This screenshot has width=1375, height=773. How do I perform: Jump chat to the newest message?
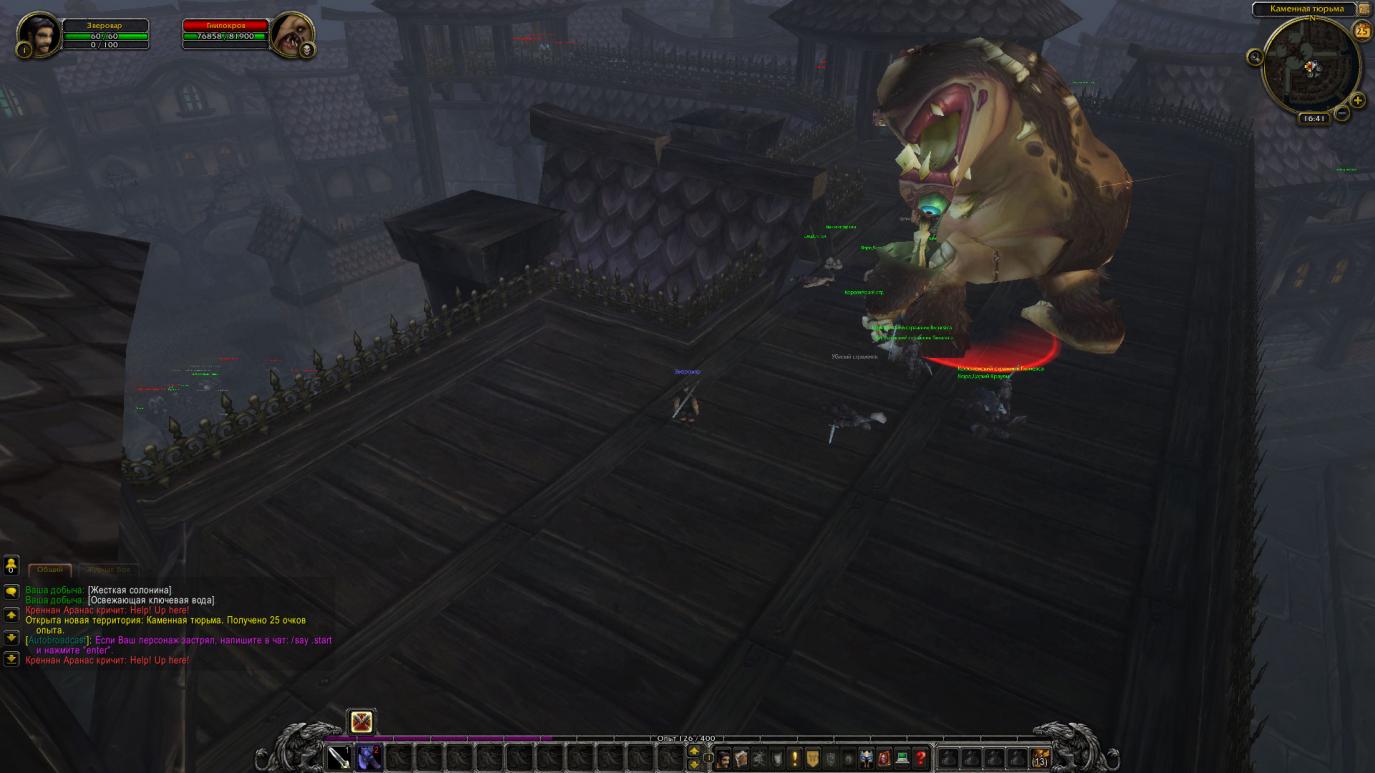pyautogui.click(x=11, y=659)
